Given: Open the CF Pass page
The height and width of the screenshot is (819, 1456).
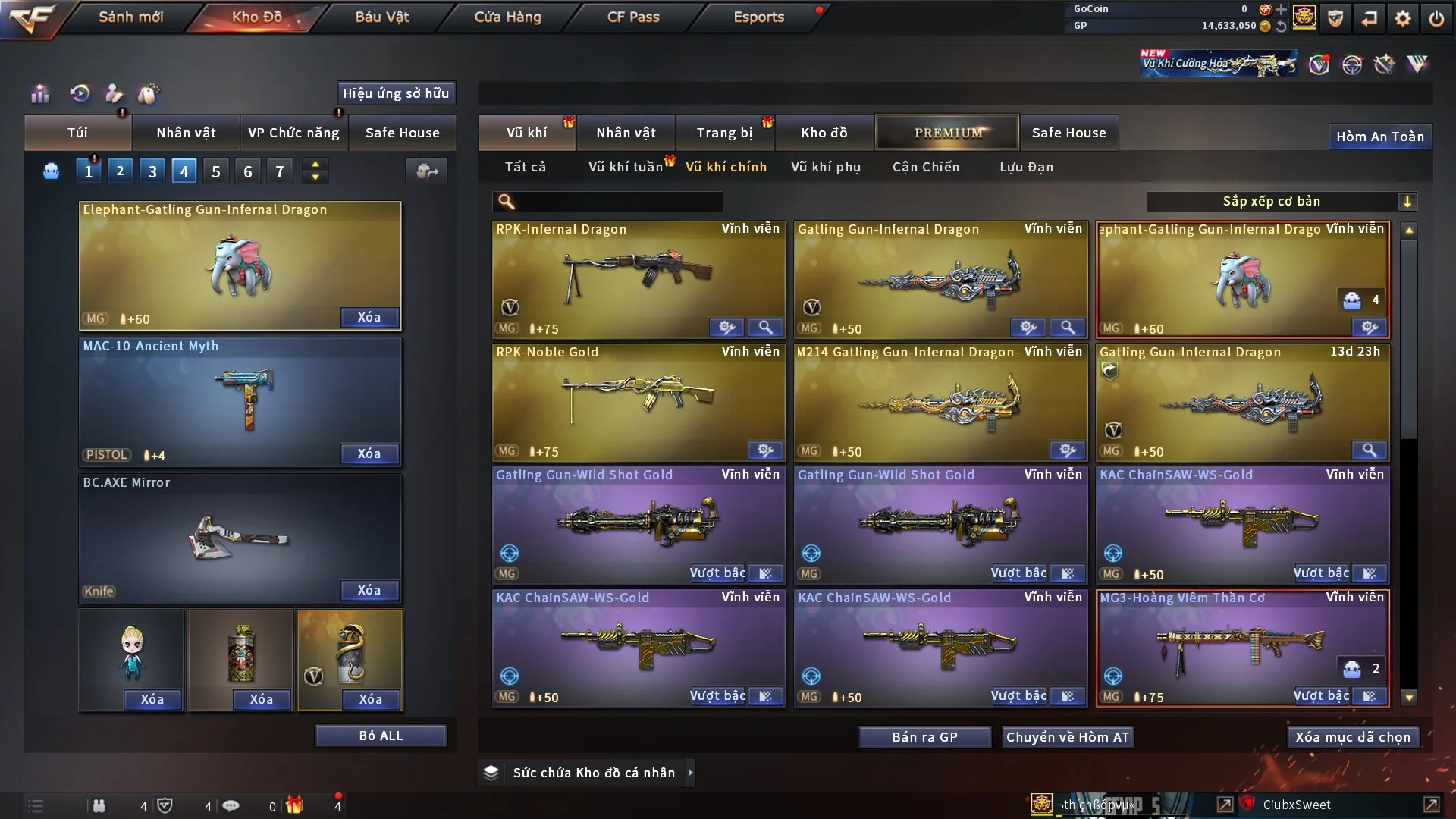Looking at the screenshot, I should pyautogui.click(x=633, y=17).
